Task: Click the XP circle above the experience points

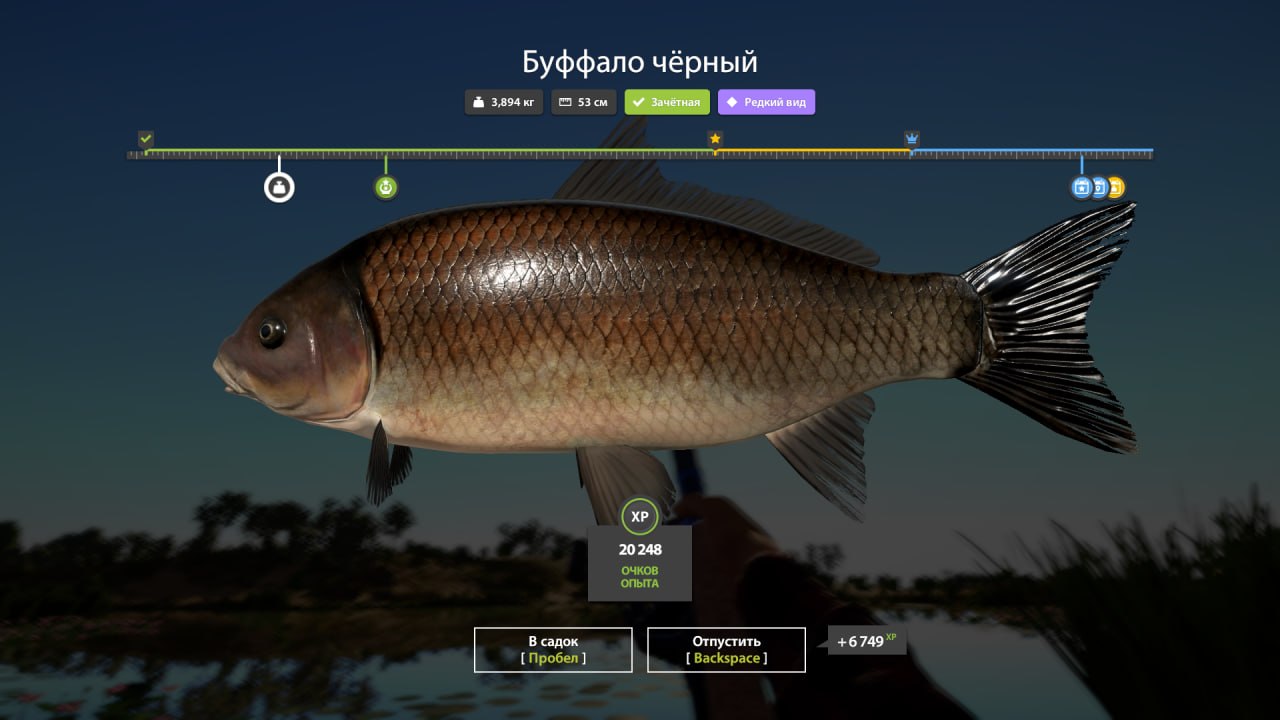Action: coord(640,517)
